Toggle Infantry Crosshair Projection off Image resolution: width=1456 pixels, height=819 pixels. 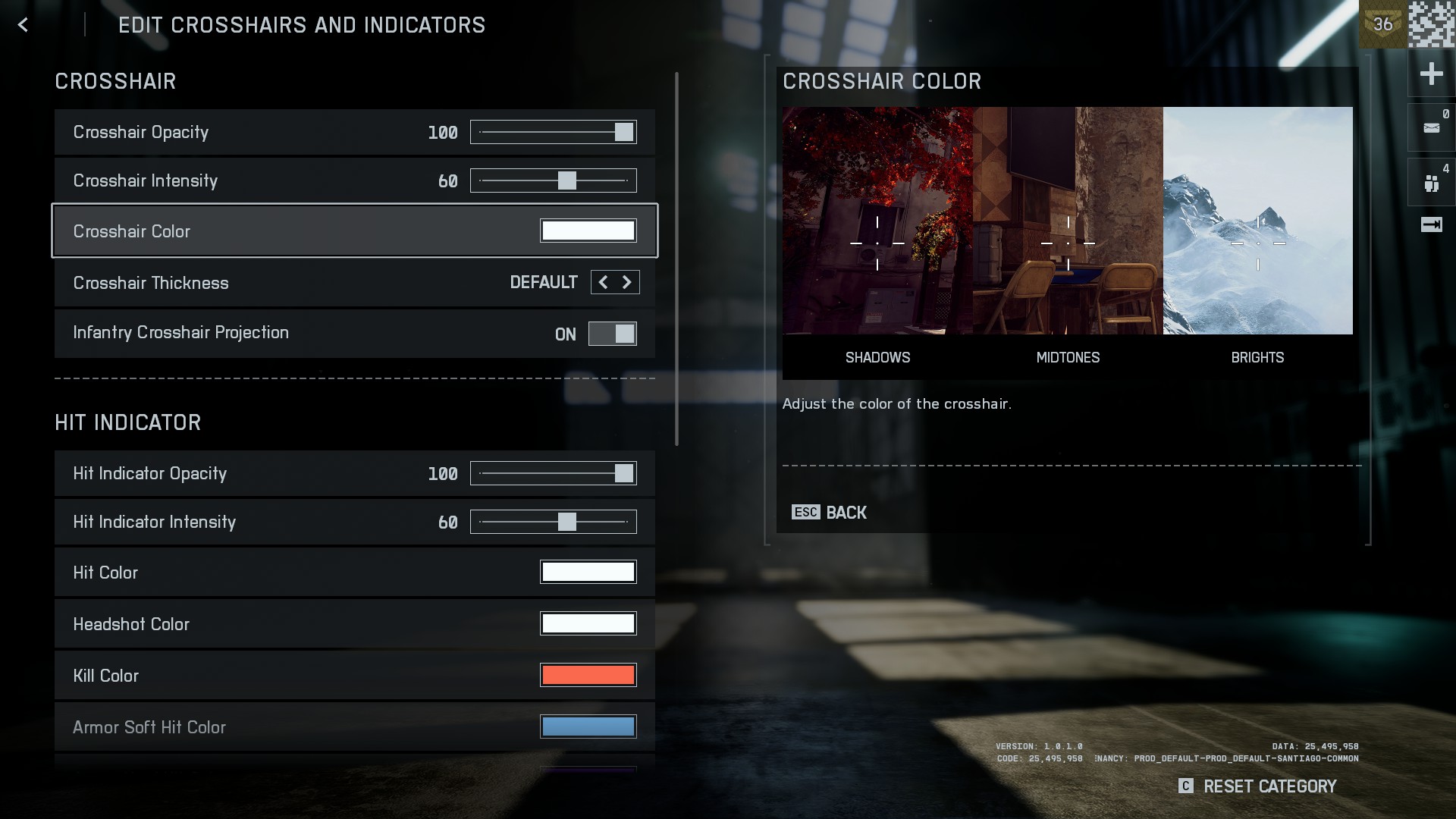tap(612, 334)
